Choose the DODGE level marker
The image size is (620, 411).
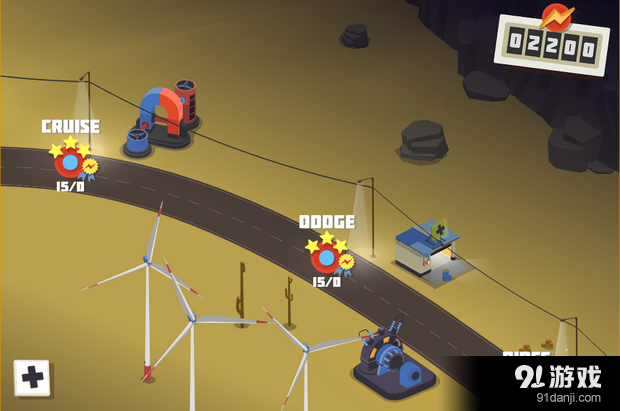coord(326,256)
